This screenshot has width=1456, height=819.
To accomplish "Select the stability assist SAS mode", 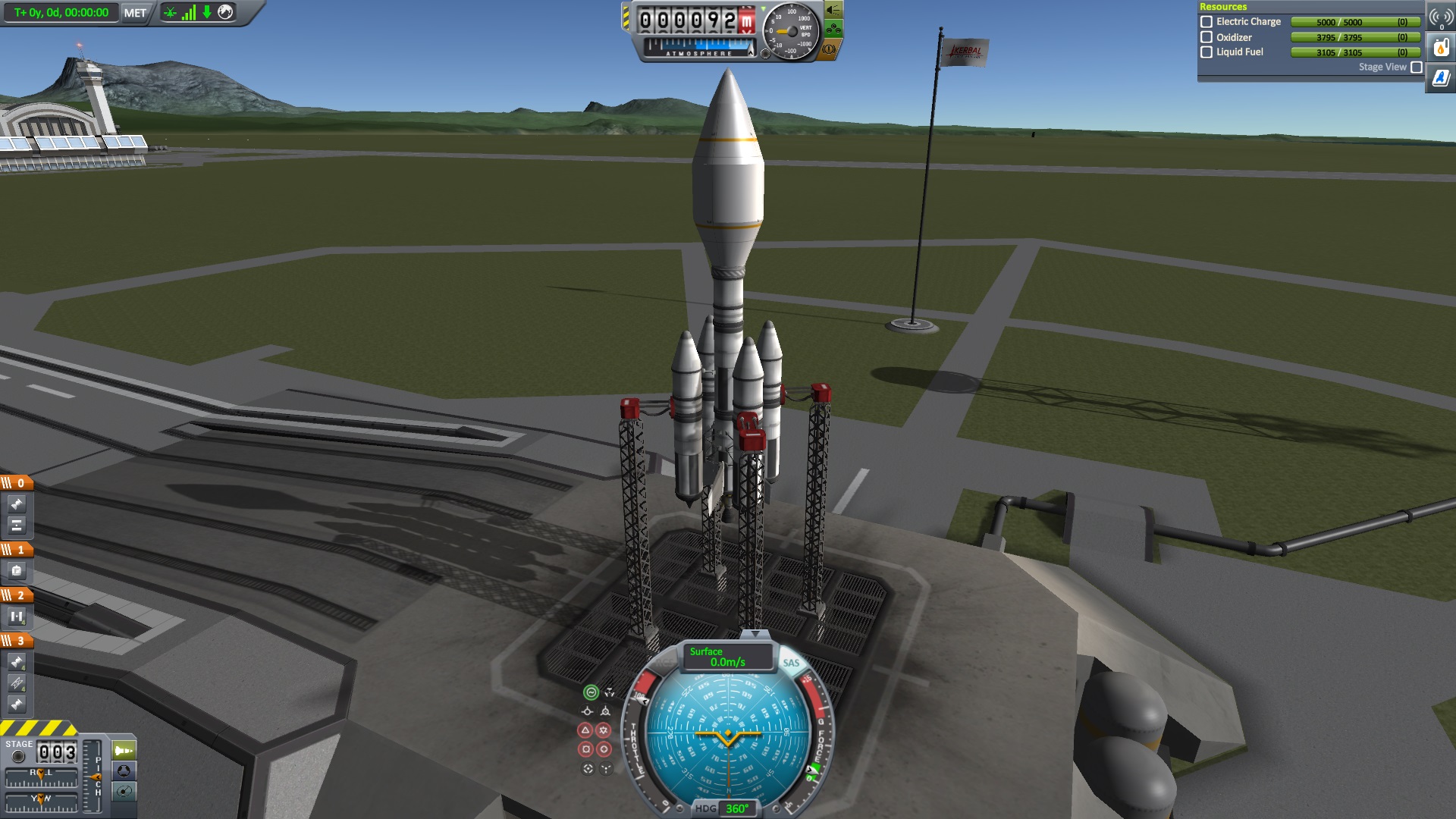I will click(x=591, y=692).
